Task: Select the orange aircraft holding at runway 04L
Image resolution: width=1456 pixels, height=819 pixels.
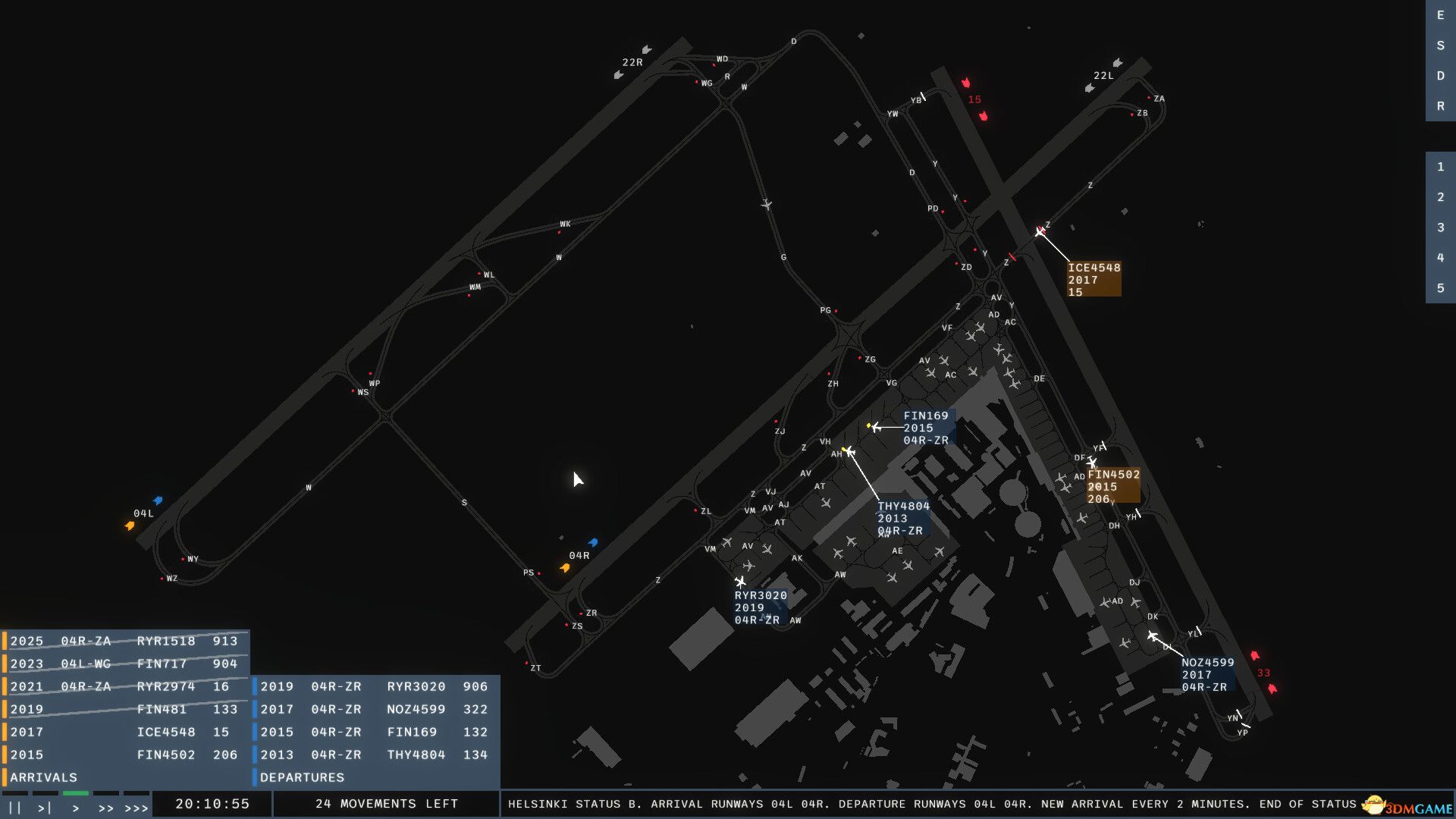Action: click(130, 525)
